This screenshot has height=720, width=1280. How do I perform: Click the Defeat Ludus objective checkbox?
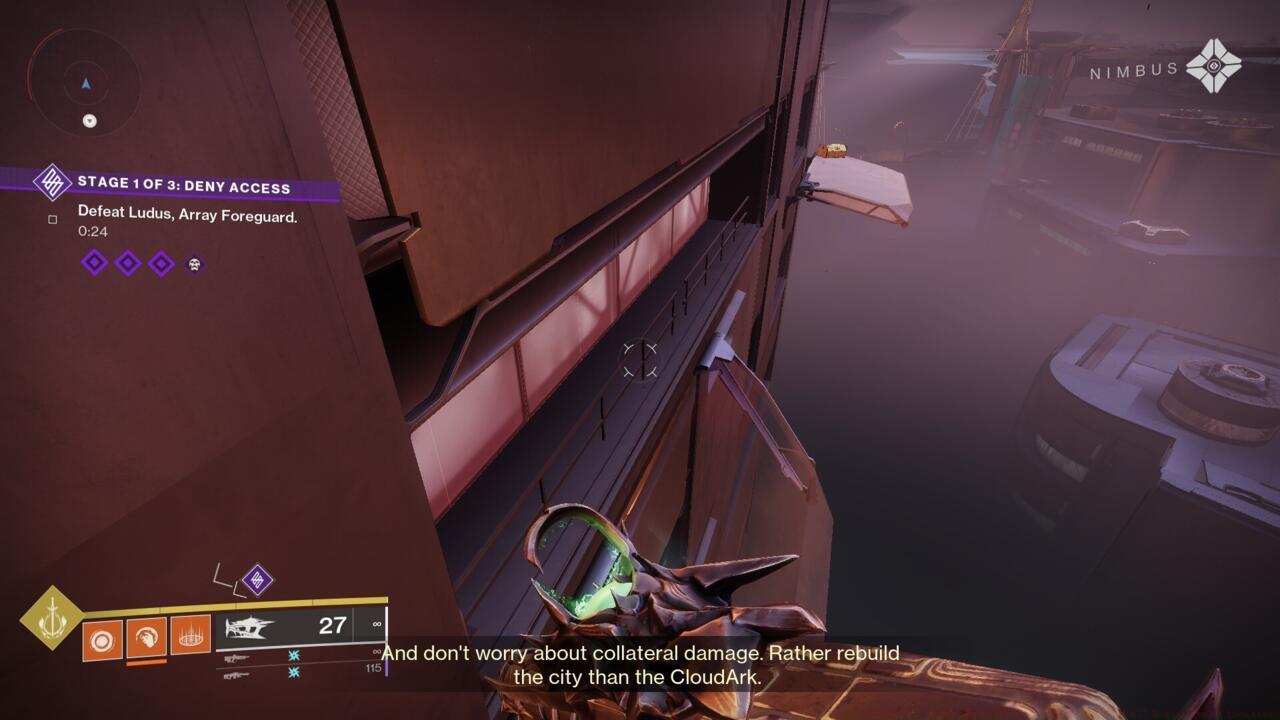pyautogui.click(x=53, y=219)
